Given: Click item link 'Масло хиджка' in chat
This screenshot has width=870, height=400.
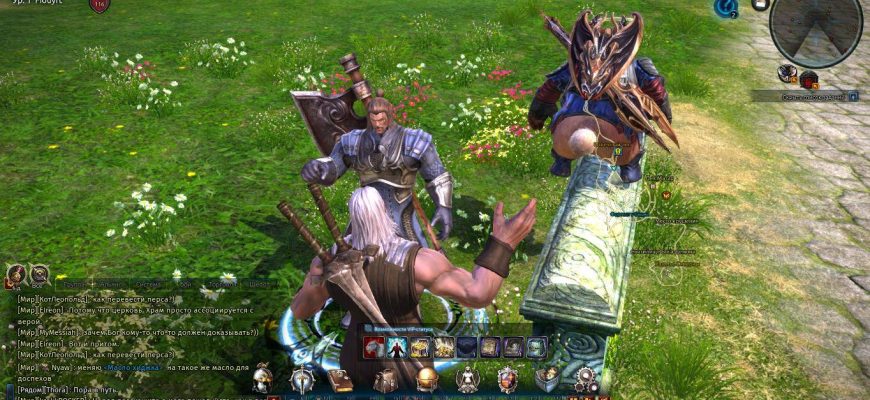Looking at the screenshot, I should coord(134,369).
